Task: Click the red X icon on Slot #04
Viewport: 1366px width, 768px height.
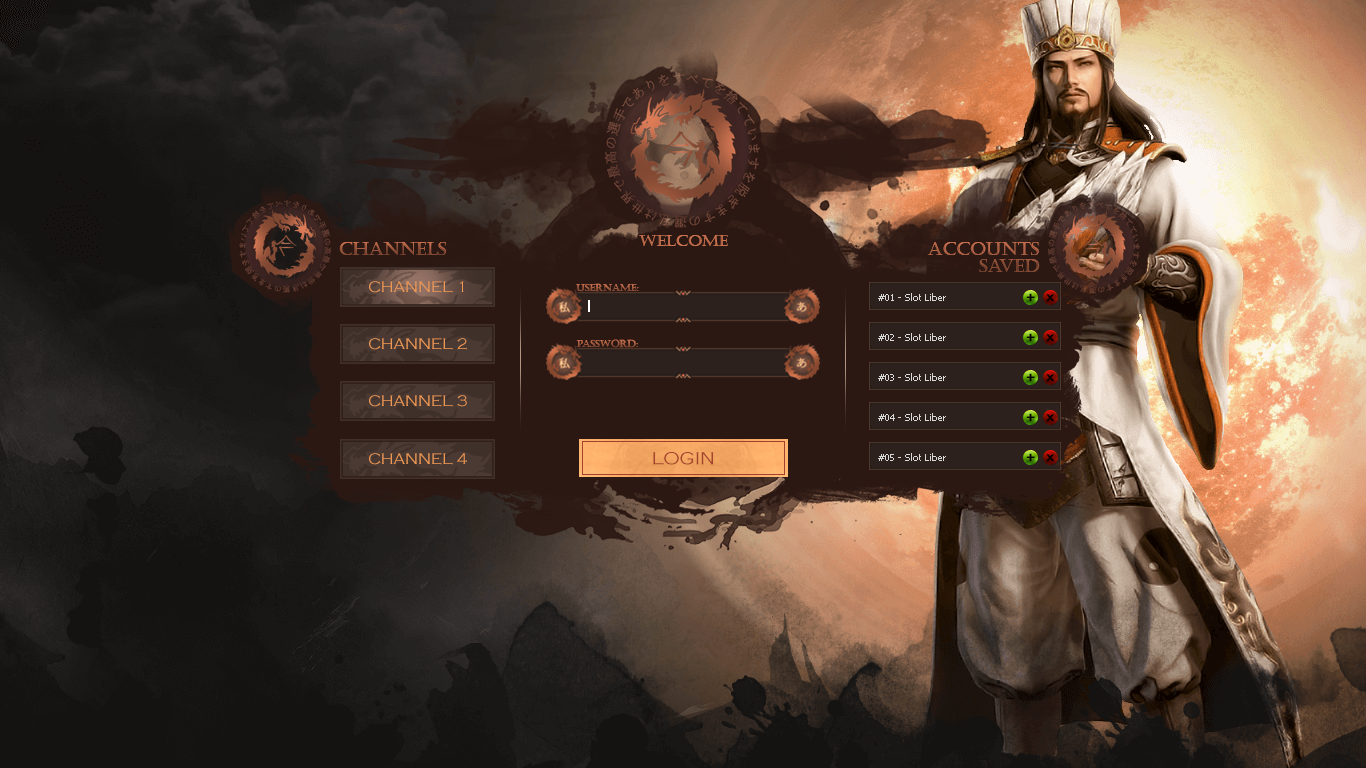Action: pyautogui.click(x=1050, y=417)
